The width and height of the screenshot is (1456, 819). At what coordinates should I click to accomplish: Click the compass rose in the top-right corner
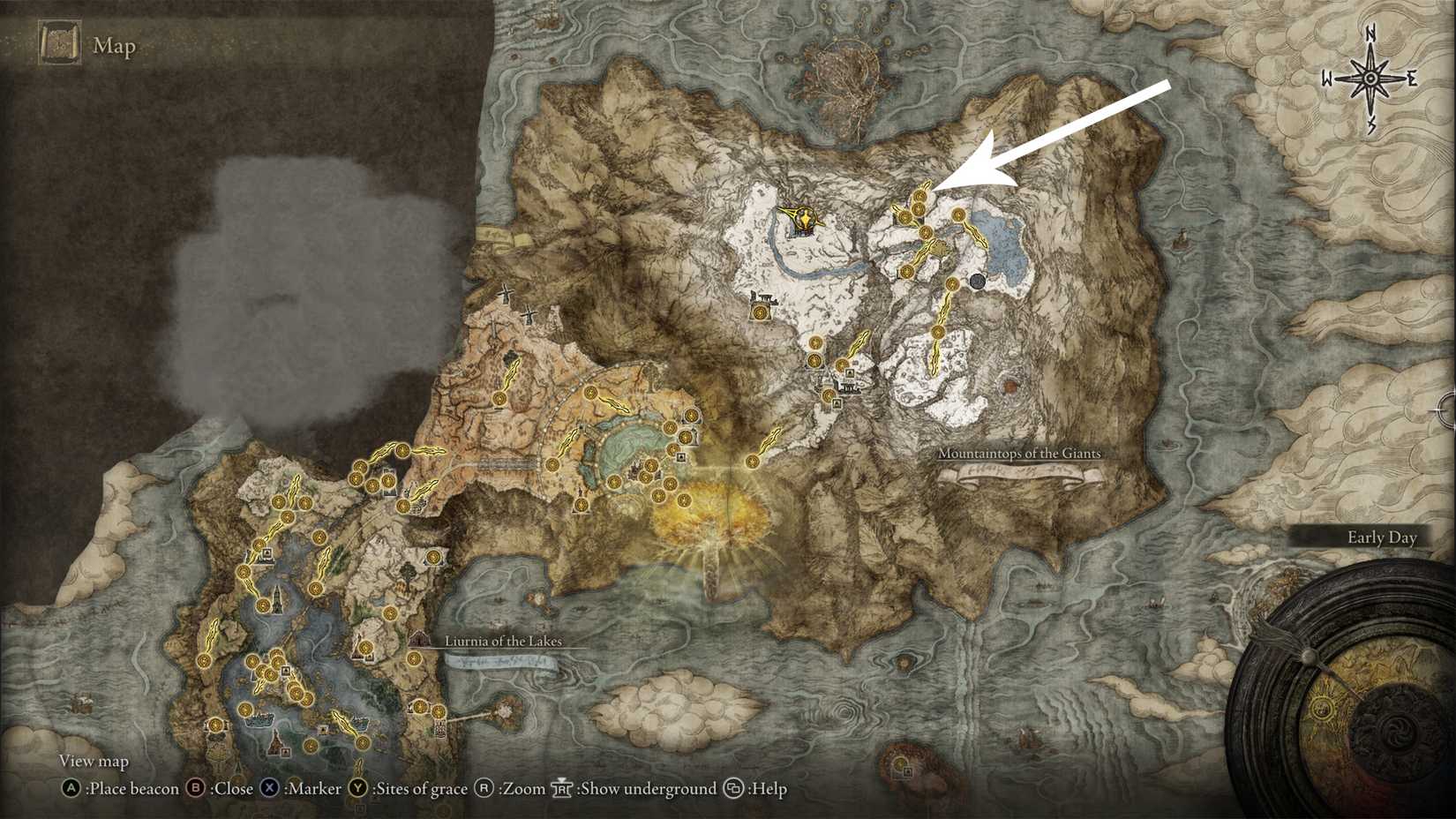(1370, 79)
